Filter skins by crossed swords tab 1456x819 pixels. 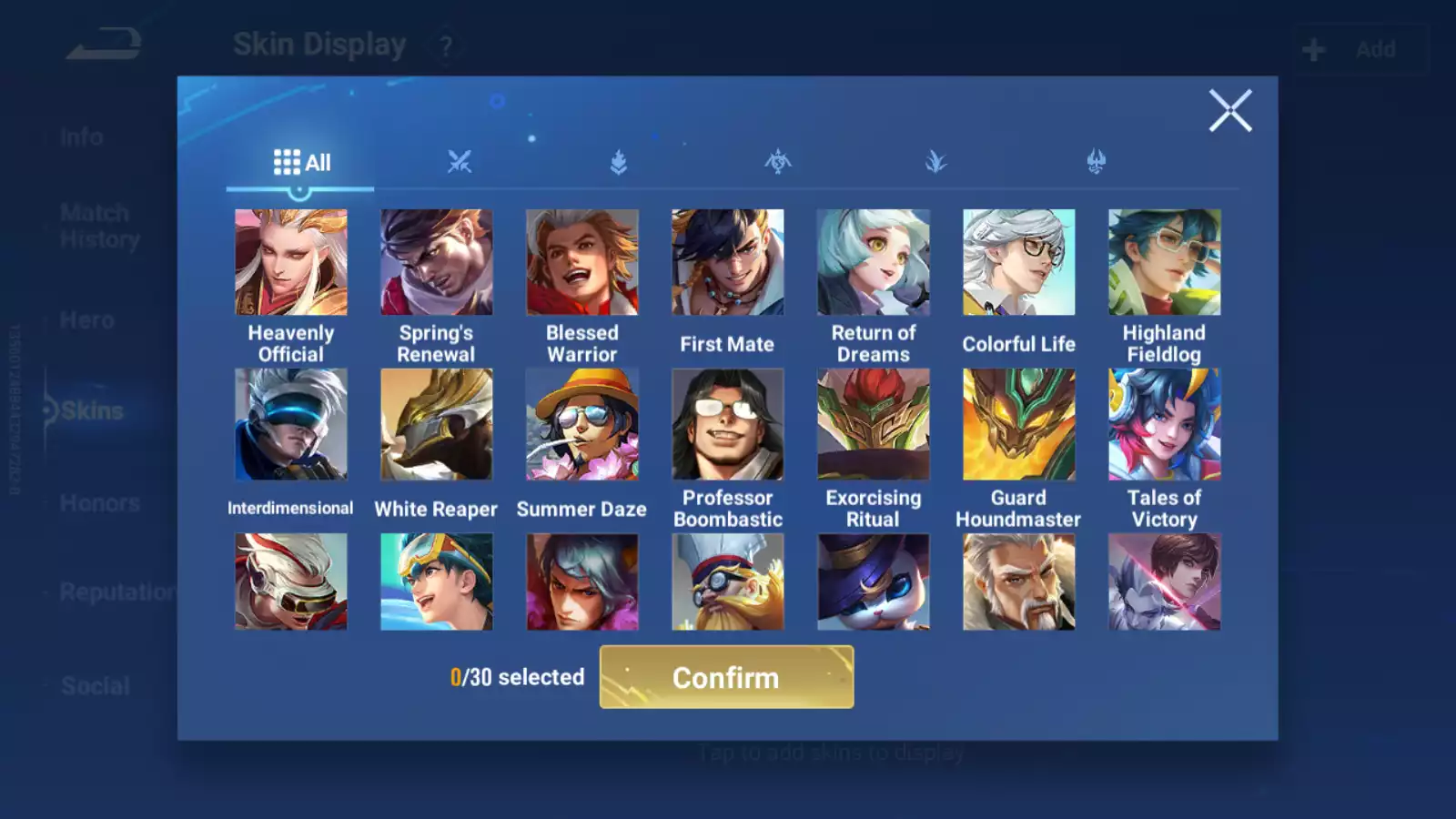[x=460, y=162]
